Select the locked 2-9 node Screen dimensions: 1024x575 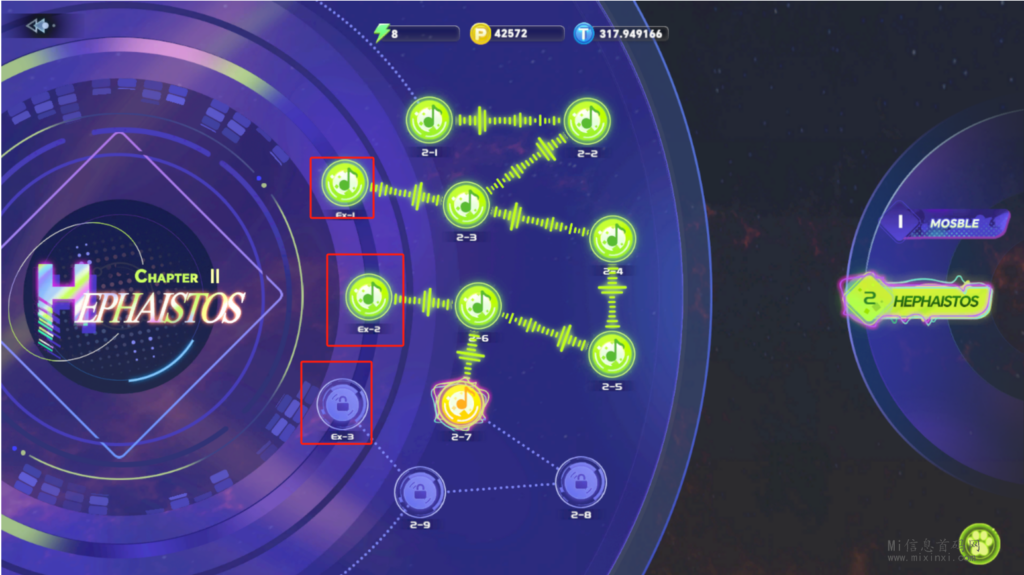click(419, 491)
